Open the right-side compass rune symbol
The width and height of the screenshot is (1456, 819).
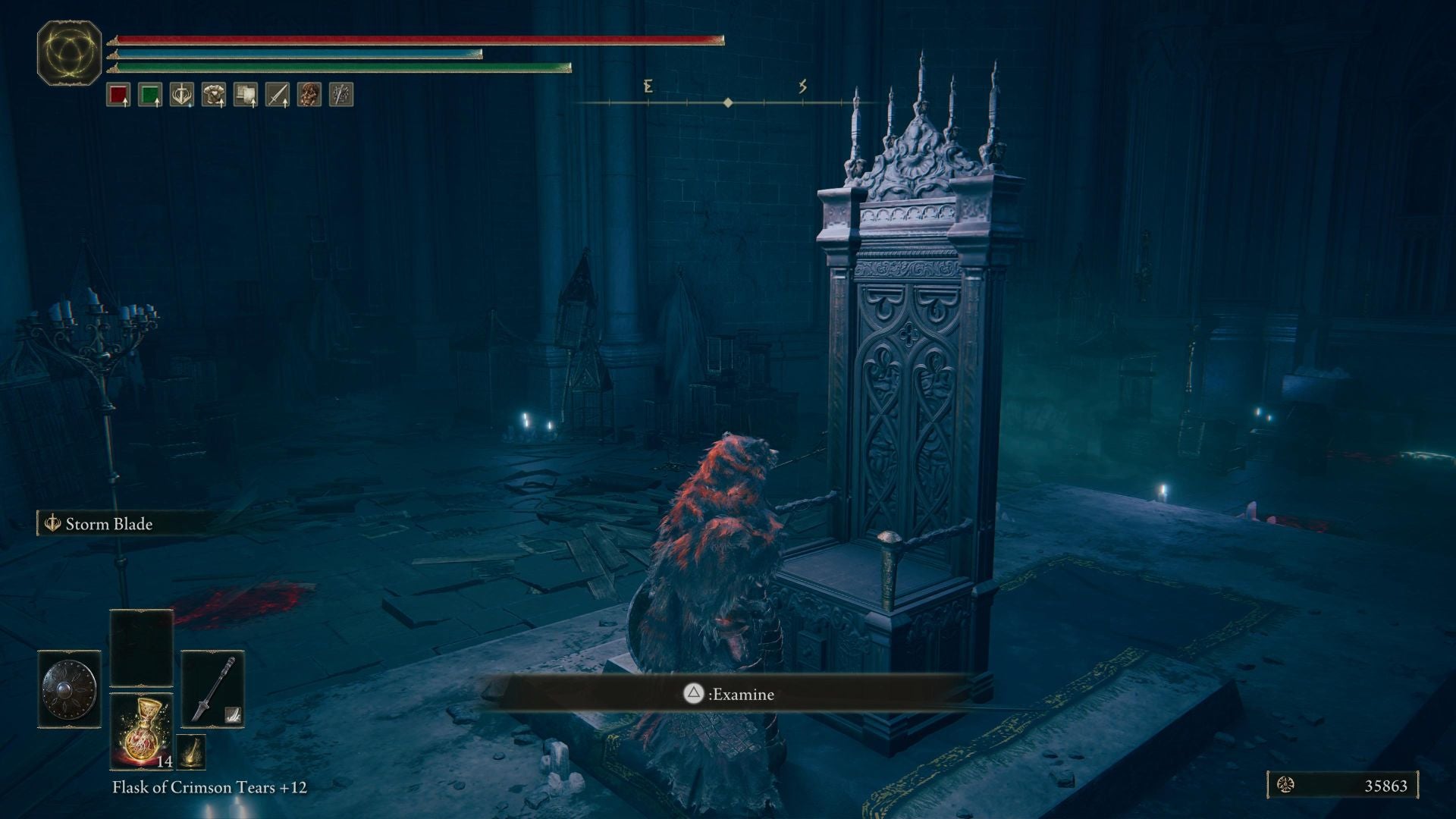tap(802, 86)
